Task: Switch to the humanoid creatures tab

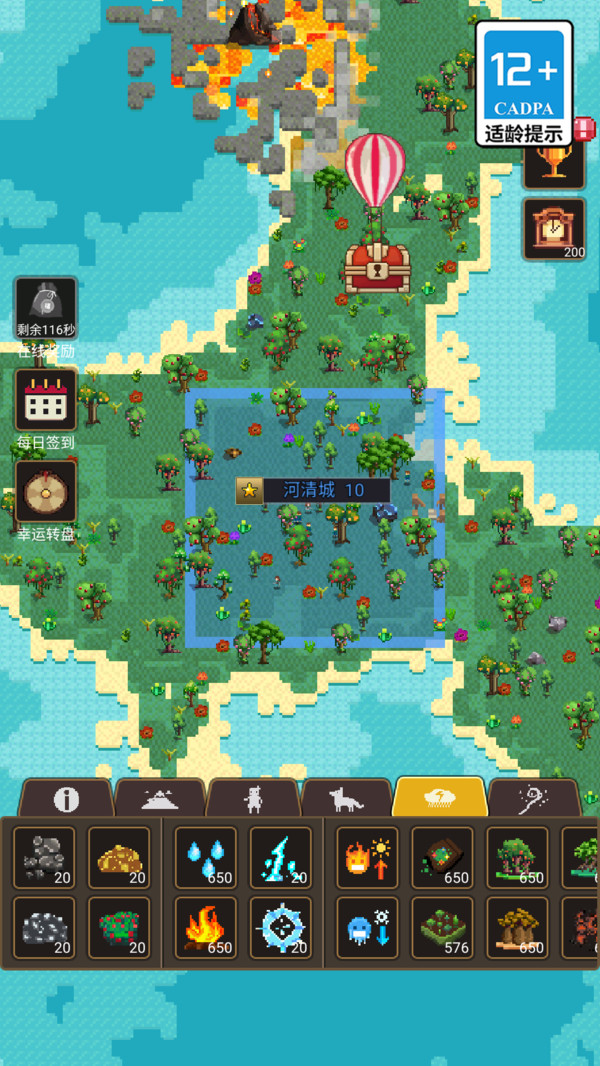Action: 253,798
